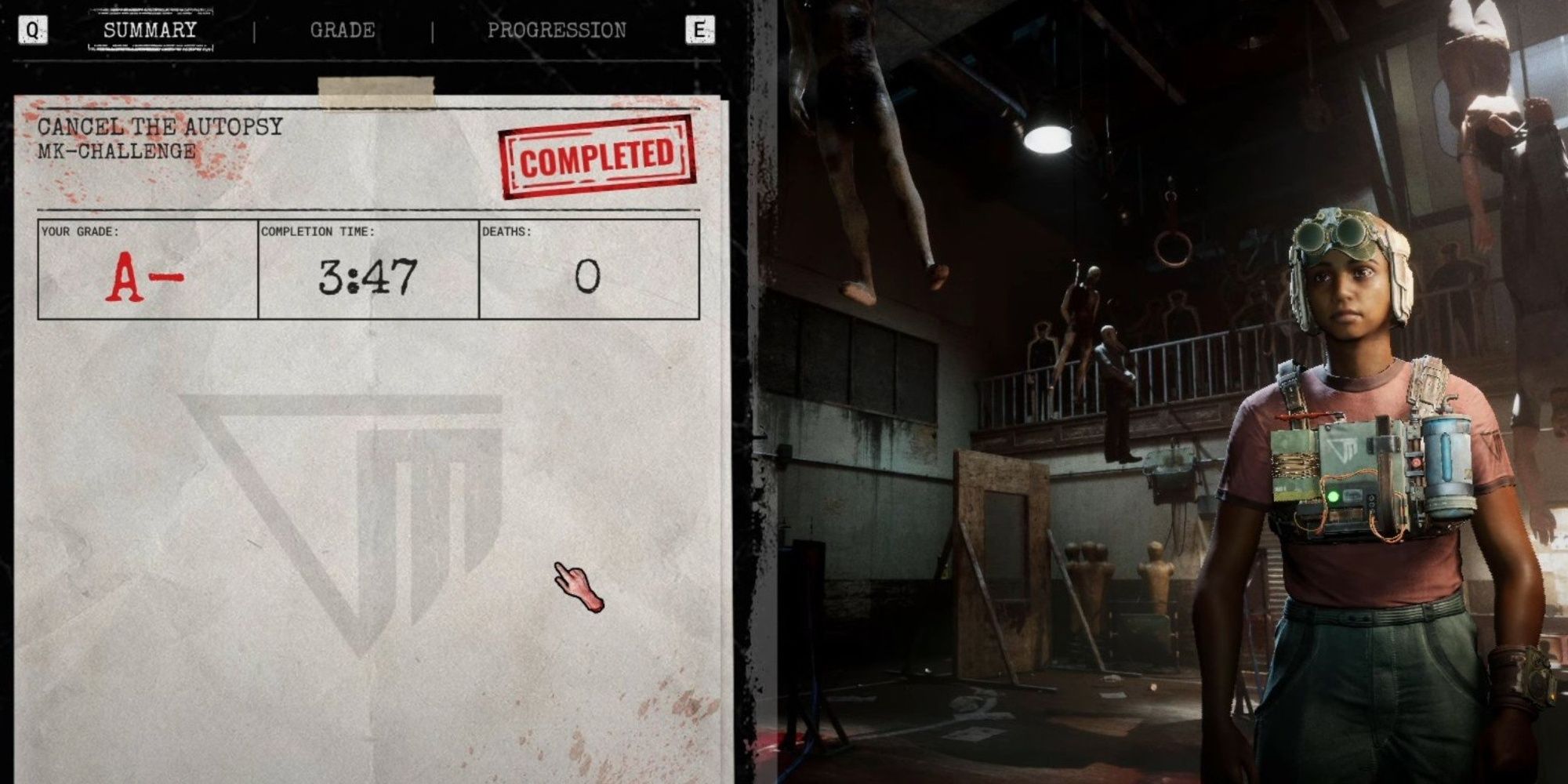The height and width of the screenshot is (784, 1568).
Task: Expand the PROGRESSION section for details
Action: pyautogui.click(x=556, y=30)
